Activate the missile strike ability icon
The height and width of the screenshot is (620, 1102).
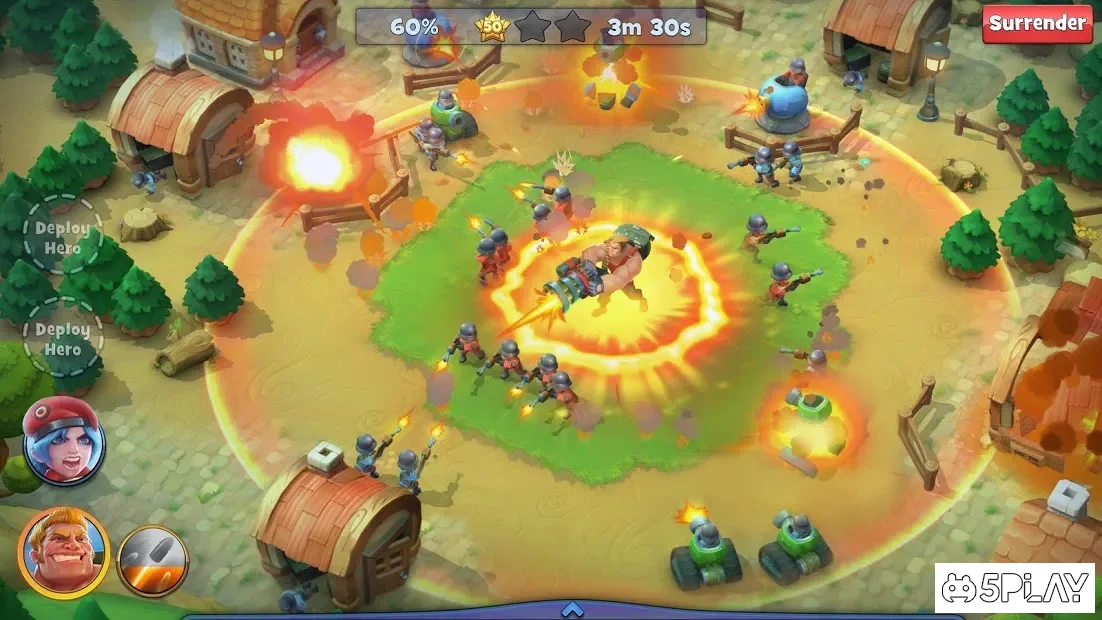(152, 561)
